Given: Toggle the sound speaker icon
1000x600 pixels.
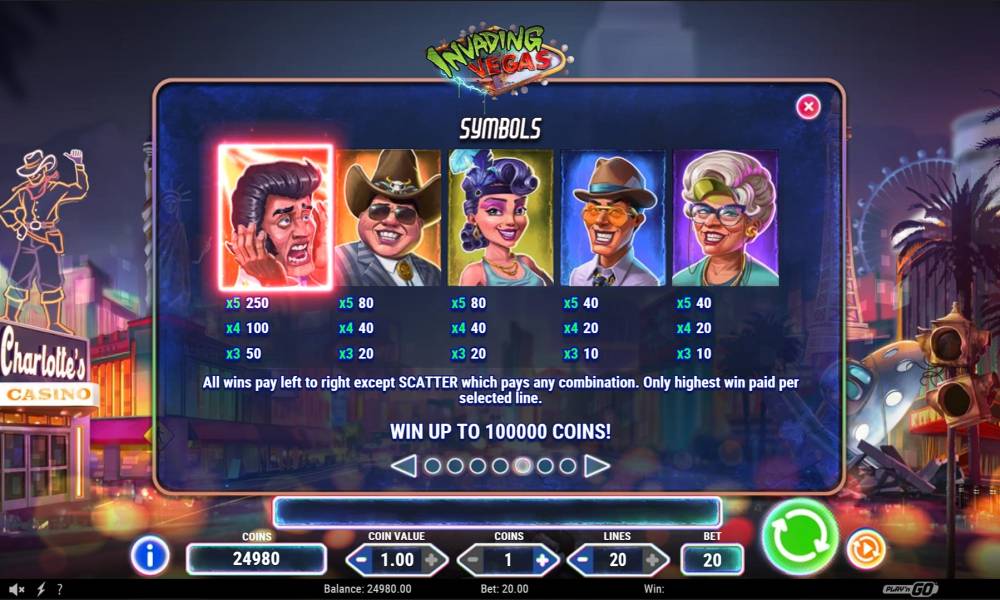Looking at the screenshot, I should click(x=16, y=589).
